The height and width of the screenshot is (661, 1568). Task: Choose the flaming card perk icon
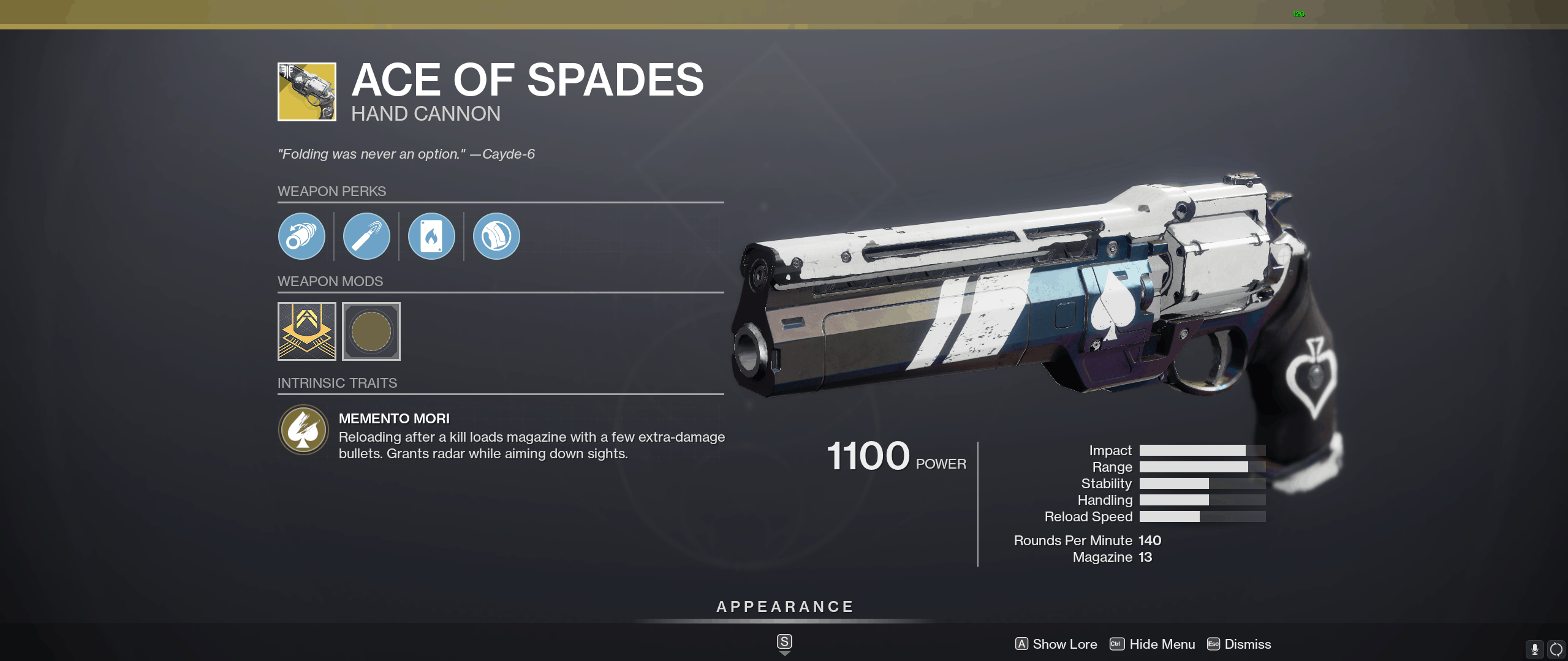(x=431, y=236)
